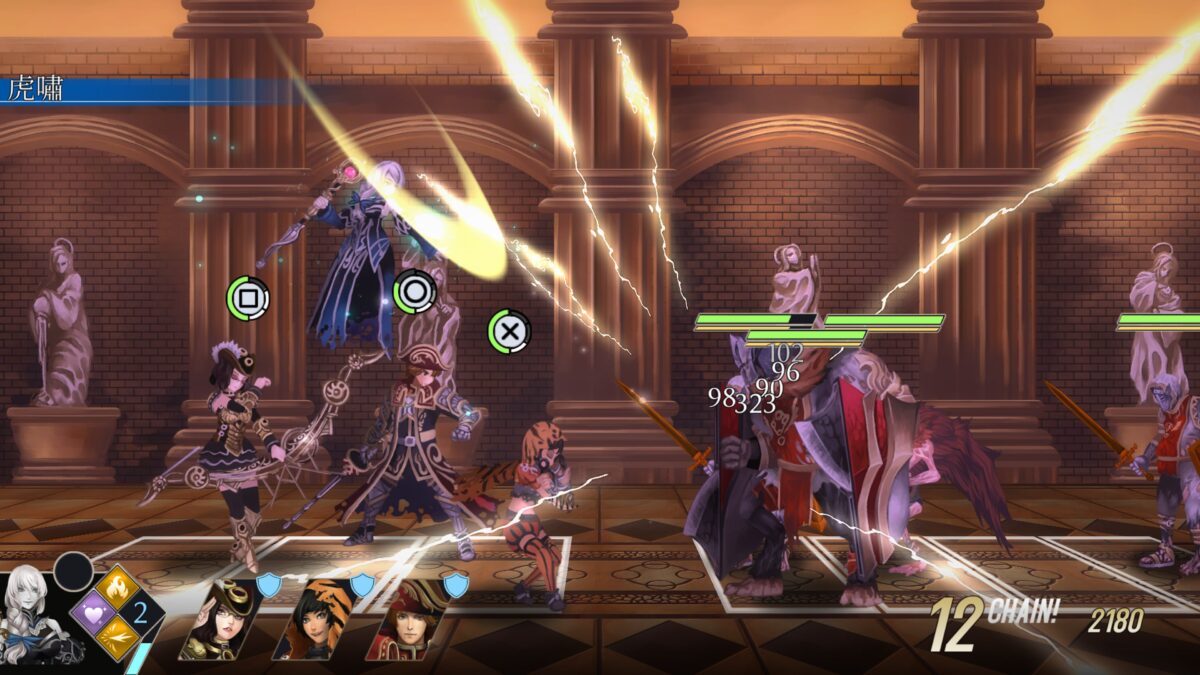Pick the tiger-hood fighter portrait
The height and width of the screenshot is (675, 1200).
click(x=313, y=620)
